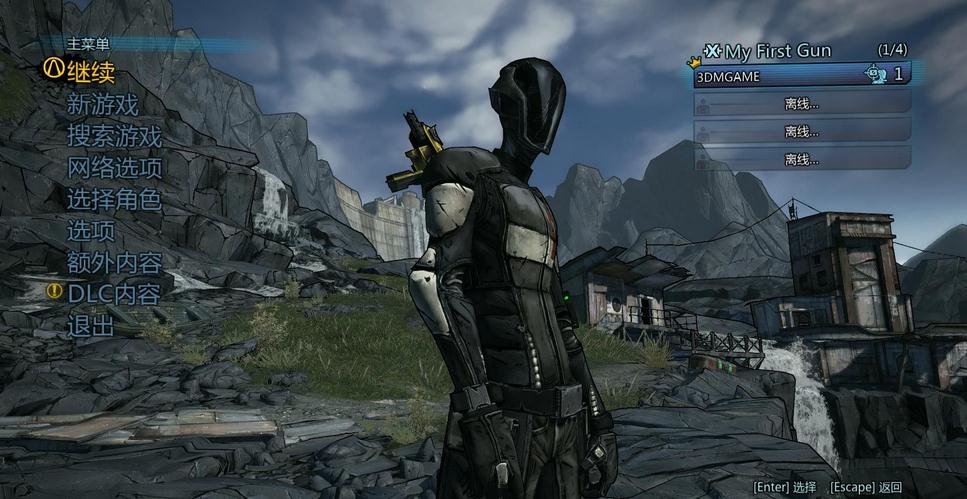This screenshot has height=499, width=967.
Task: Select 退出 to quit the game
Action: 91,326
